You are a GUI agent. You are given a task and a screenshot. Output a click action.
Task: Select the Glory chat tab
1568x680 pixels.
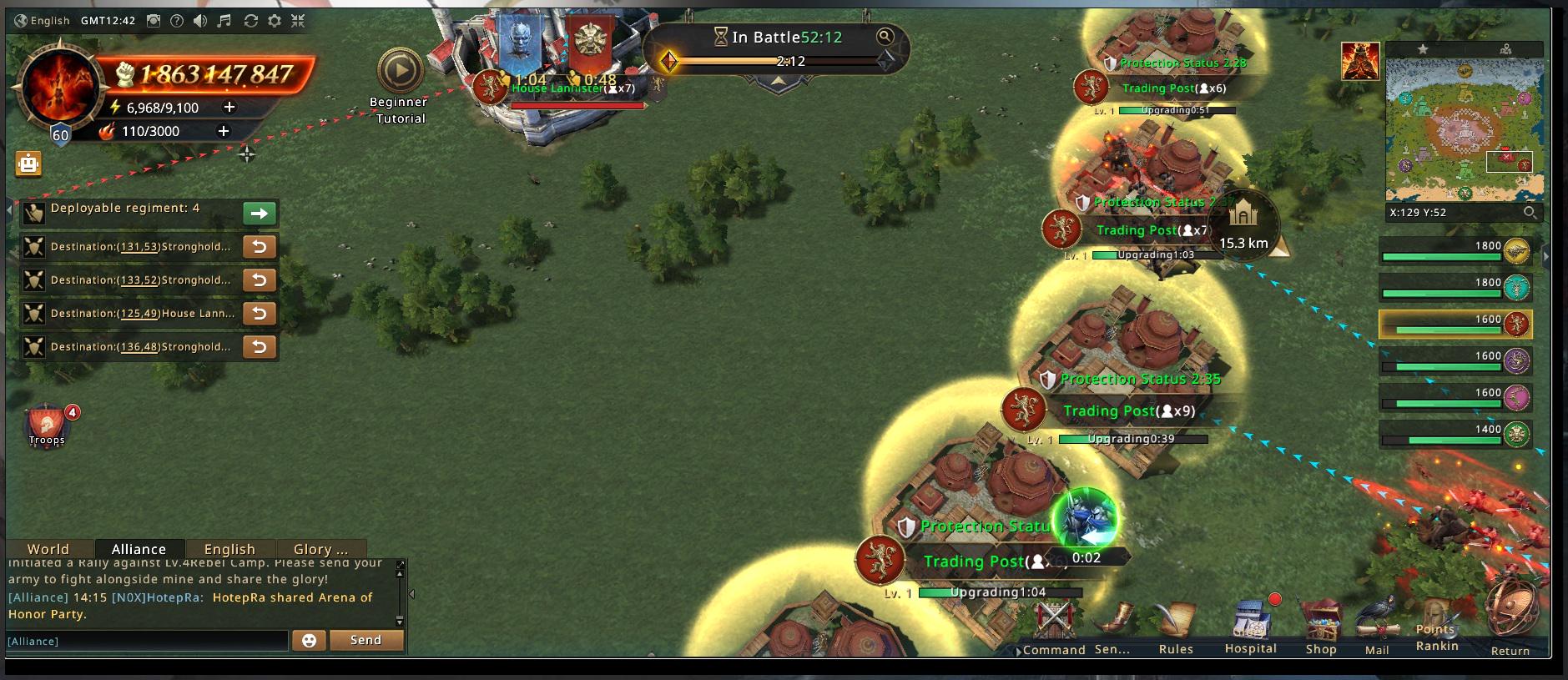(320, 549)
